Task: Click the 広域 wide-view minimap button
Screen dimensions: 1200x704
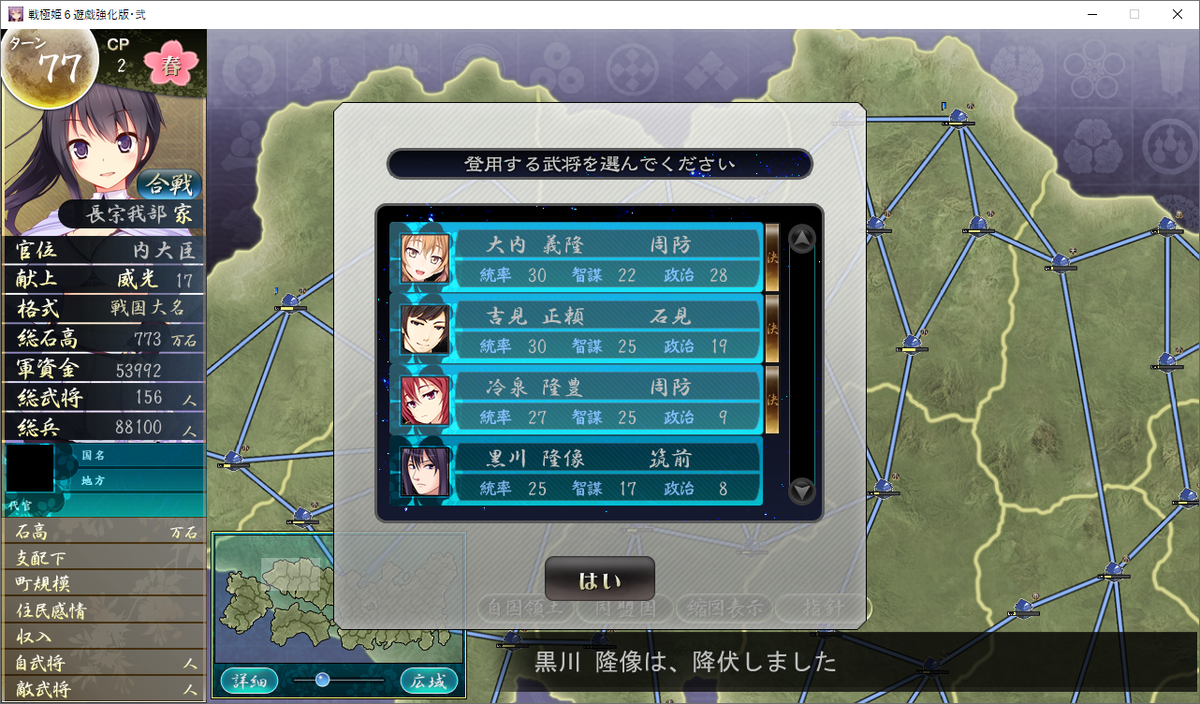Action: (429, 681)
